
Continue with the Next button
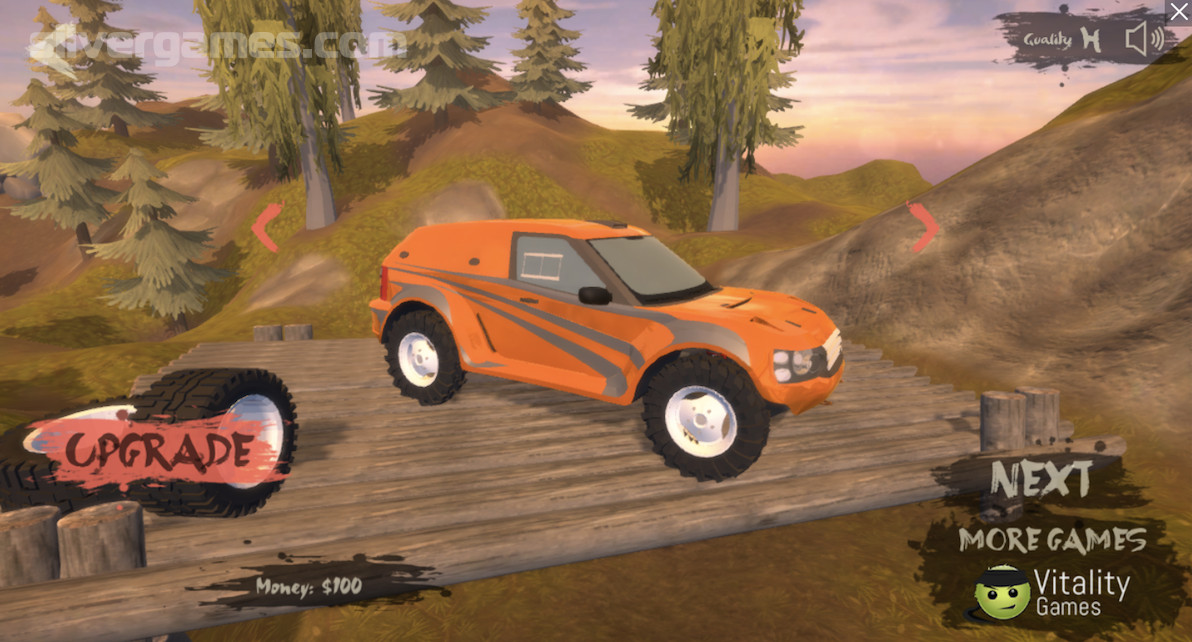click(x=1041, y=480)
